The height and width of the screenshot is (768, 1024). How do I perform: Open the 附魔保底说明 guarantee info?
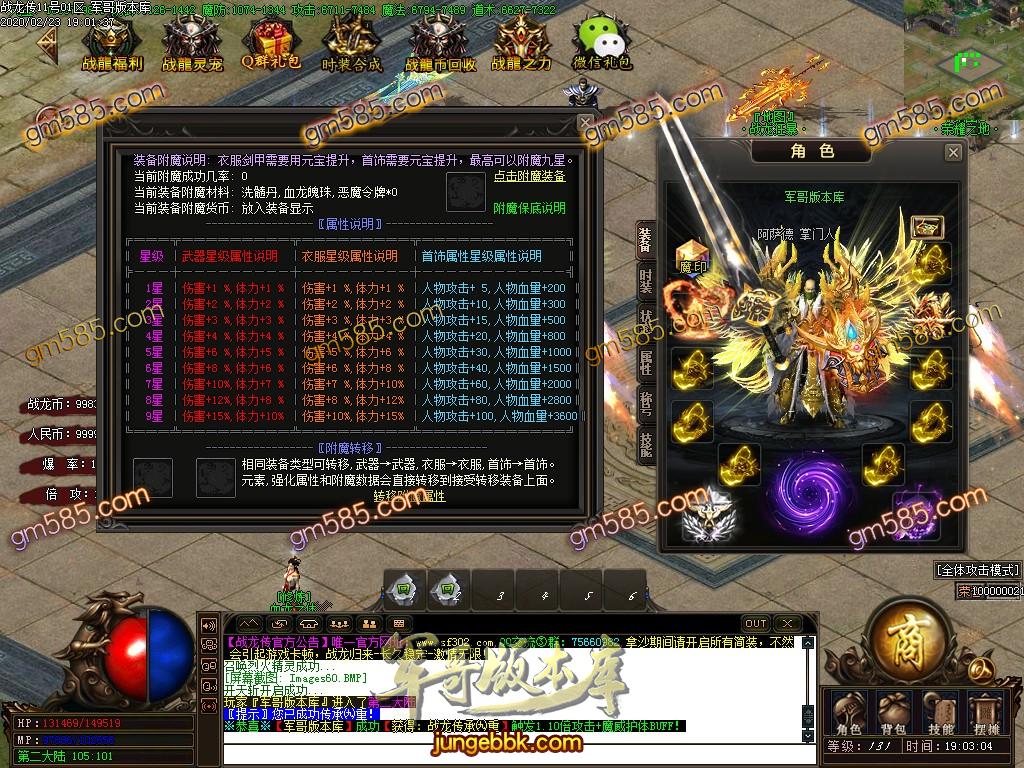coord(529,208)
